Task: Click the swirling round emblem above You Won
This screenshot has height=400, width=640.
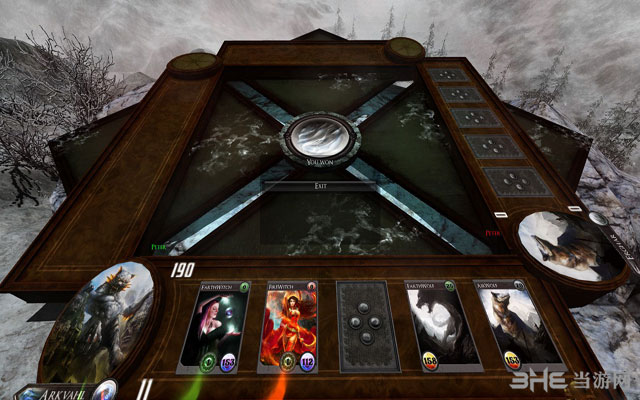Action: coord(320,136)
